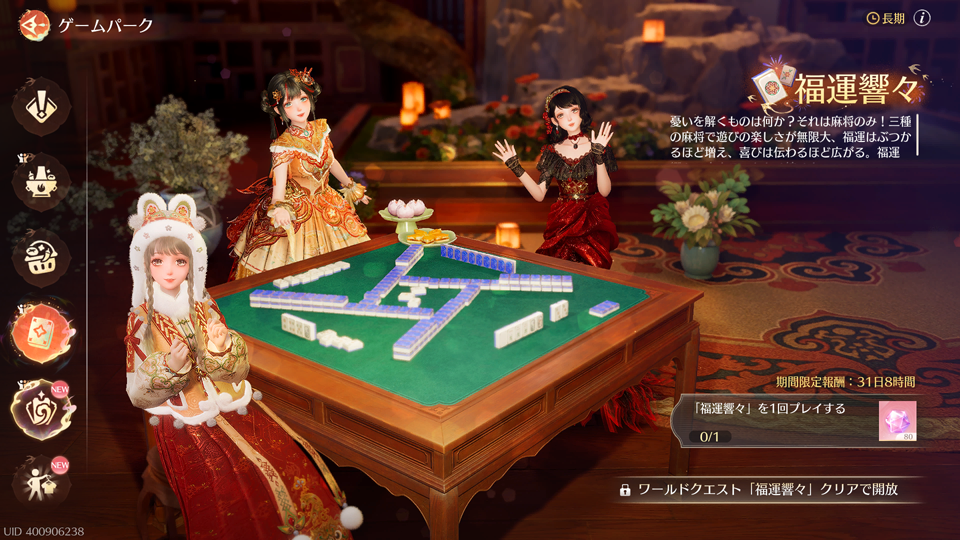Choose the person-with-basket tab marked NEW
This screenshot has height=540, width=960.
point(41,483)
